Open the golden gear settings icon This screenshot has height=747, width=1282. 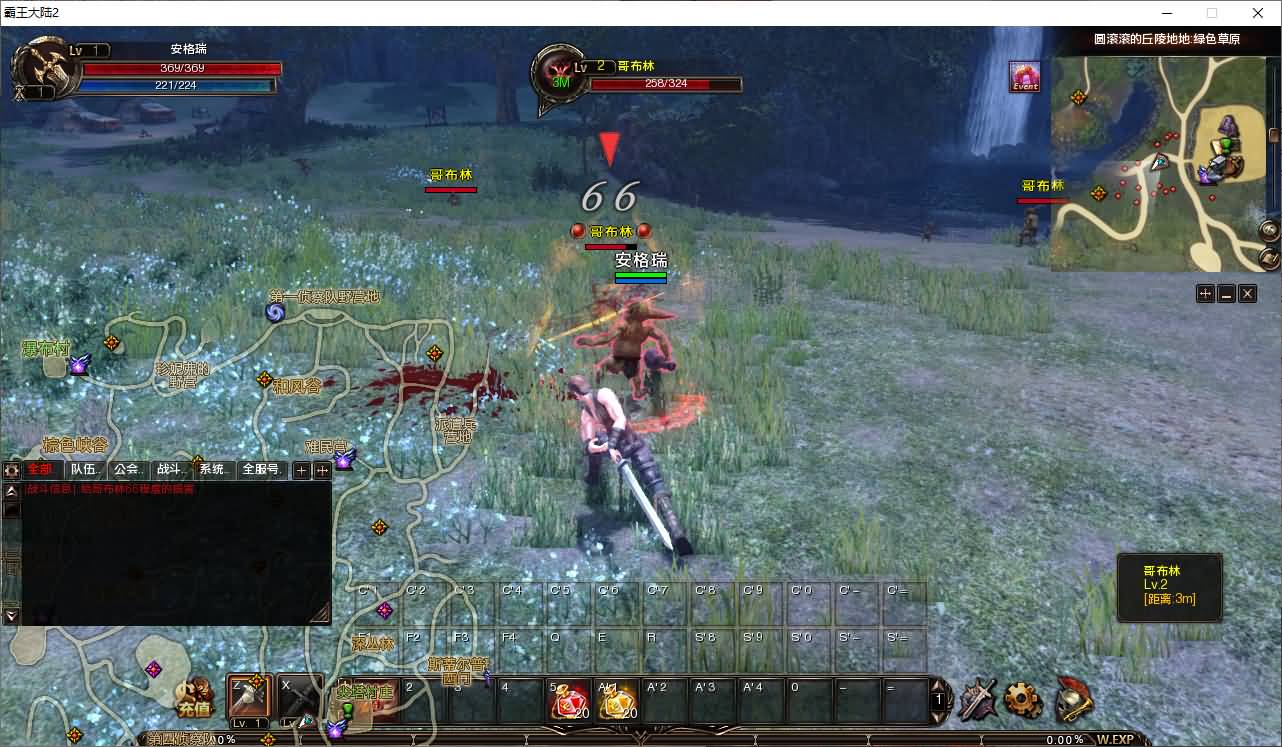pos(1022,699)
